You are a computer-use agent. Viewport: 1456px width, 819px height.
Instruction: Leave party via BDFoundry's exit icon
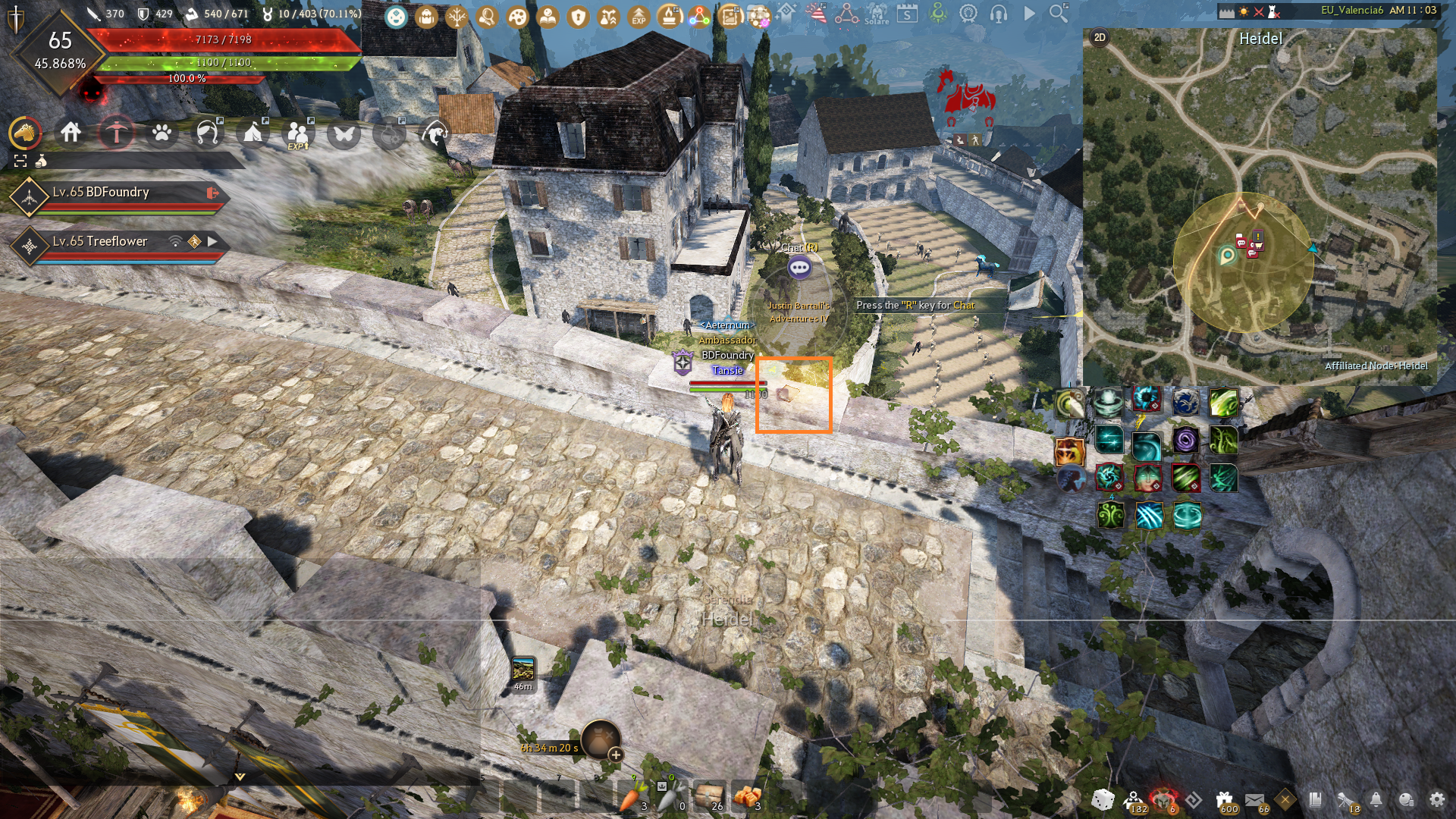(212, 193)
